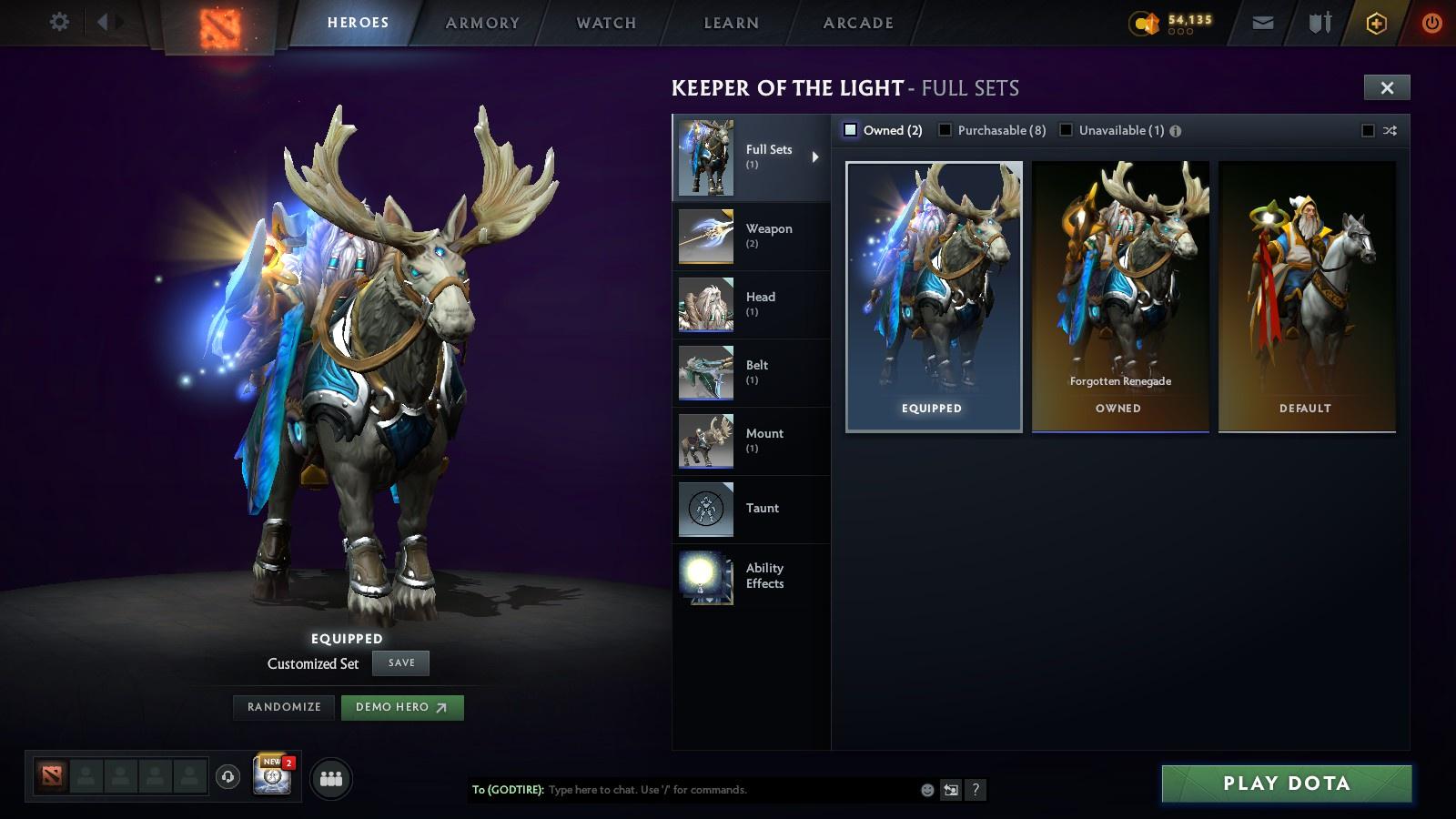This screenshot has height=819, width=1456.
Task: Open the emoticon picker in chat
Action: click(x=925, y=790)
